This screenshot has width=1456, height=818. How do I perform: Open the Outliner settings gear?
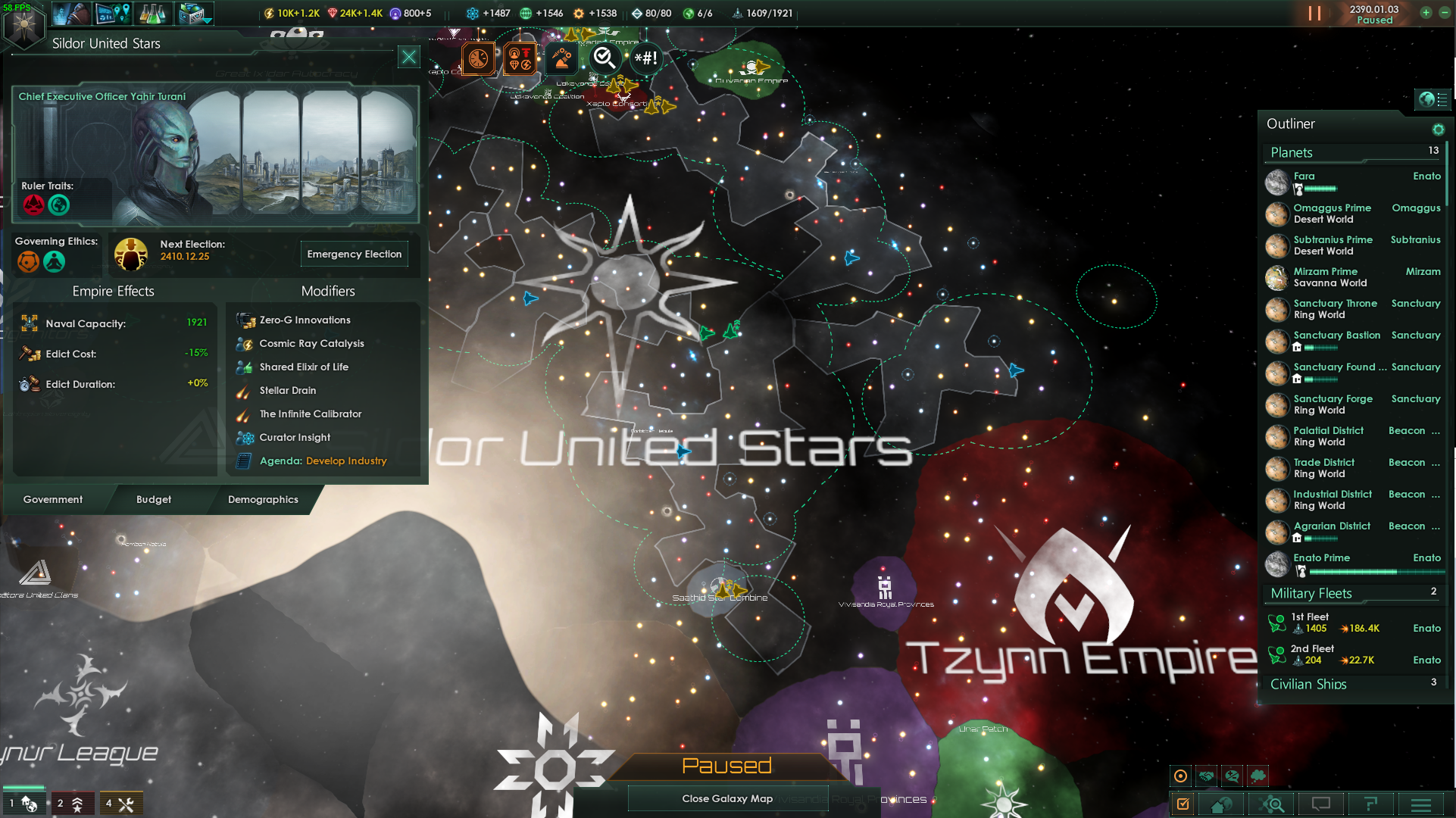click(1439, 130)
